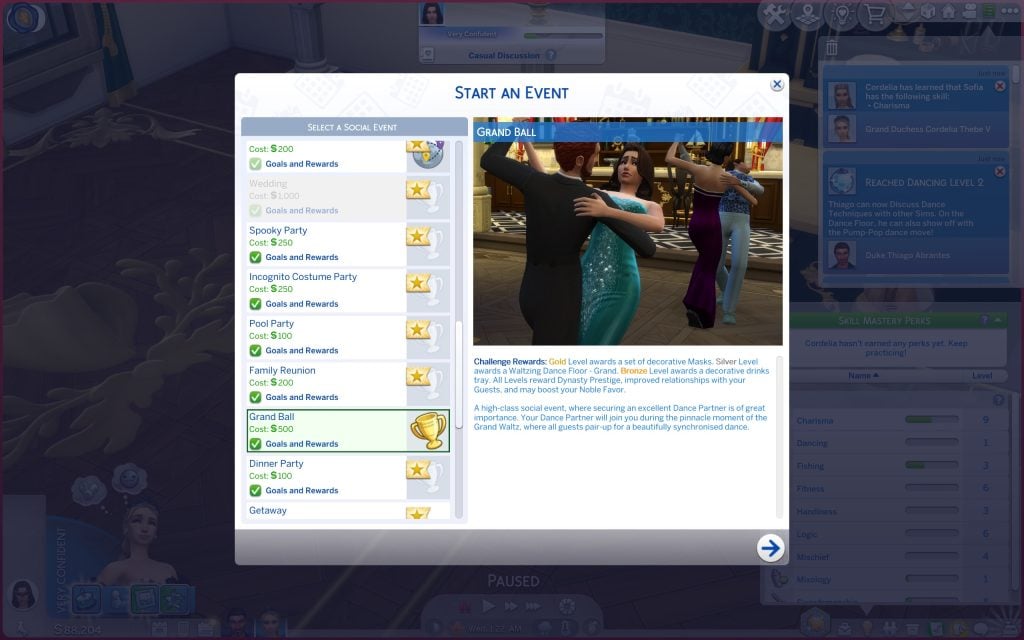Click the Grand Ball gold trophy icon
The image size is (1024, 640).
pos(427,431)
